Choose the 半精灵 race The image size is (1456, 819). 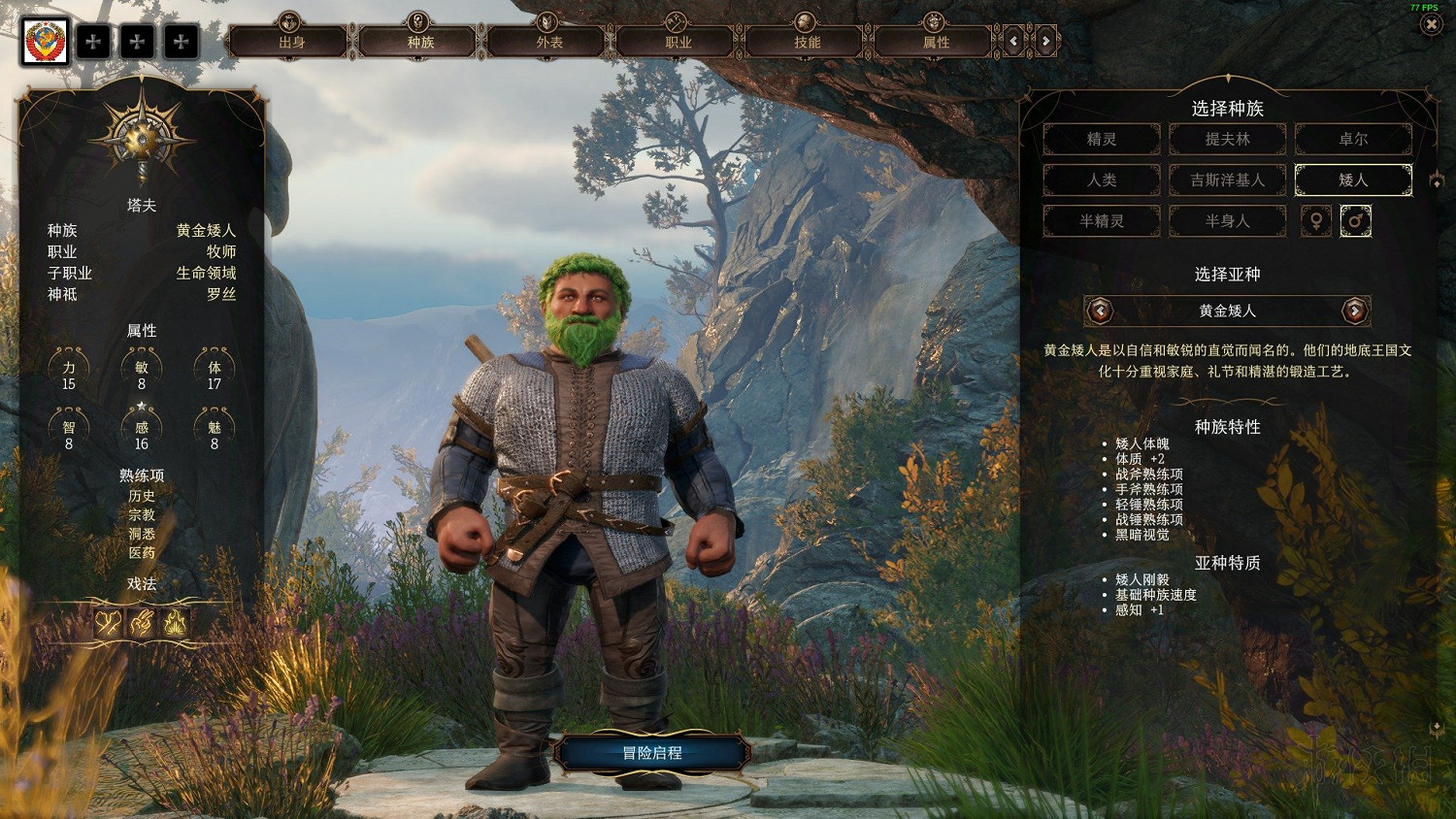click(1102, 220)
